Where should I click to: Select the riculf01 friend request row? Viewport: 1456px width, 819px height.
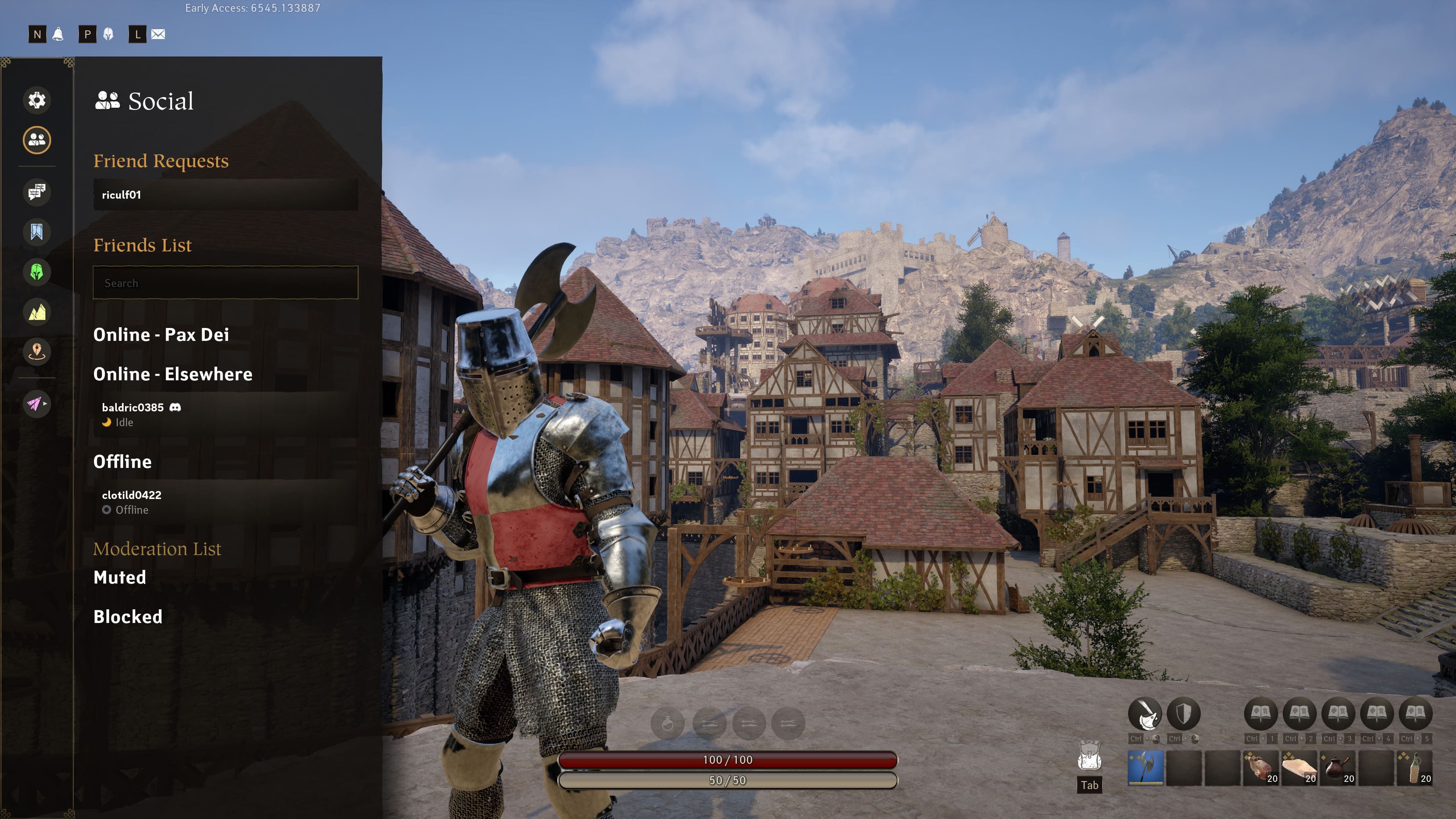point(225,195)
